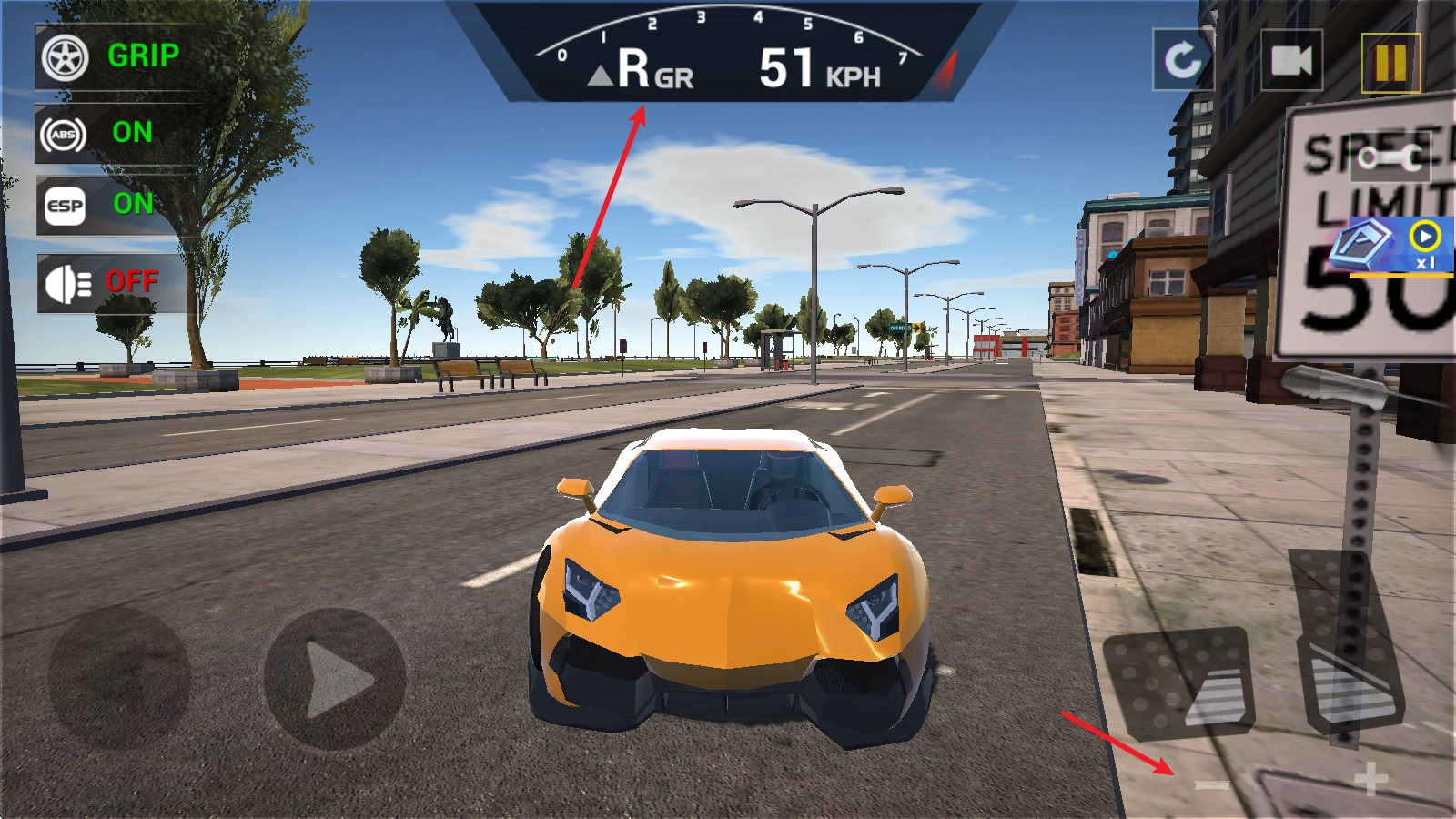Change the camera view

1291,60
